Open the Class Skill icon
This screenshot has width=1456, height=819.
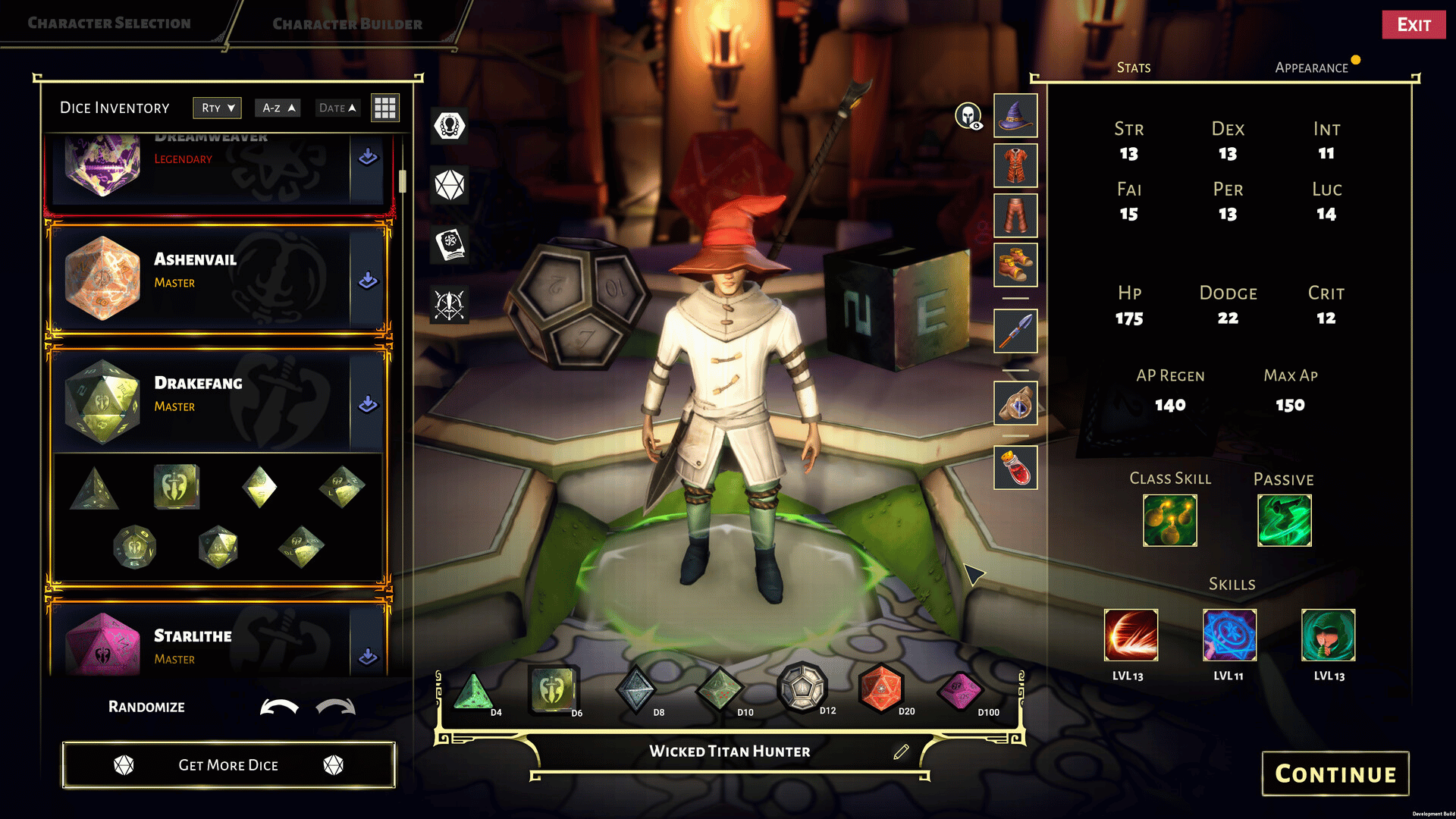point(1169,520)
